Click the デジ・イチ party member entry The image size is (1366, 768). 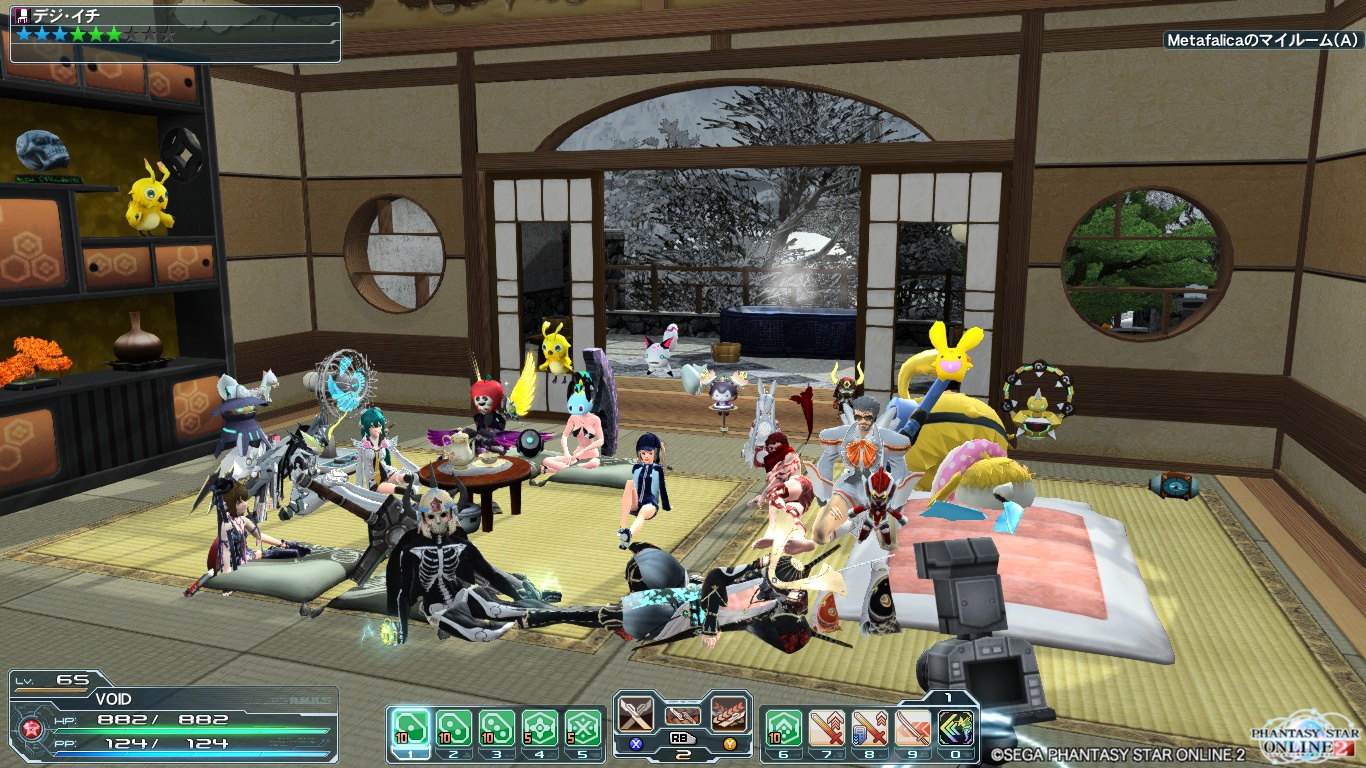(66, 14)
